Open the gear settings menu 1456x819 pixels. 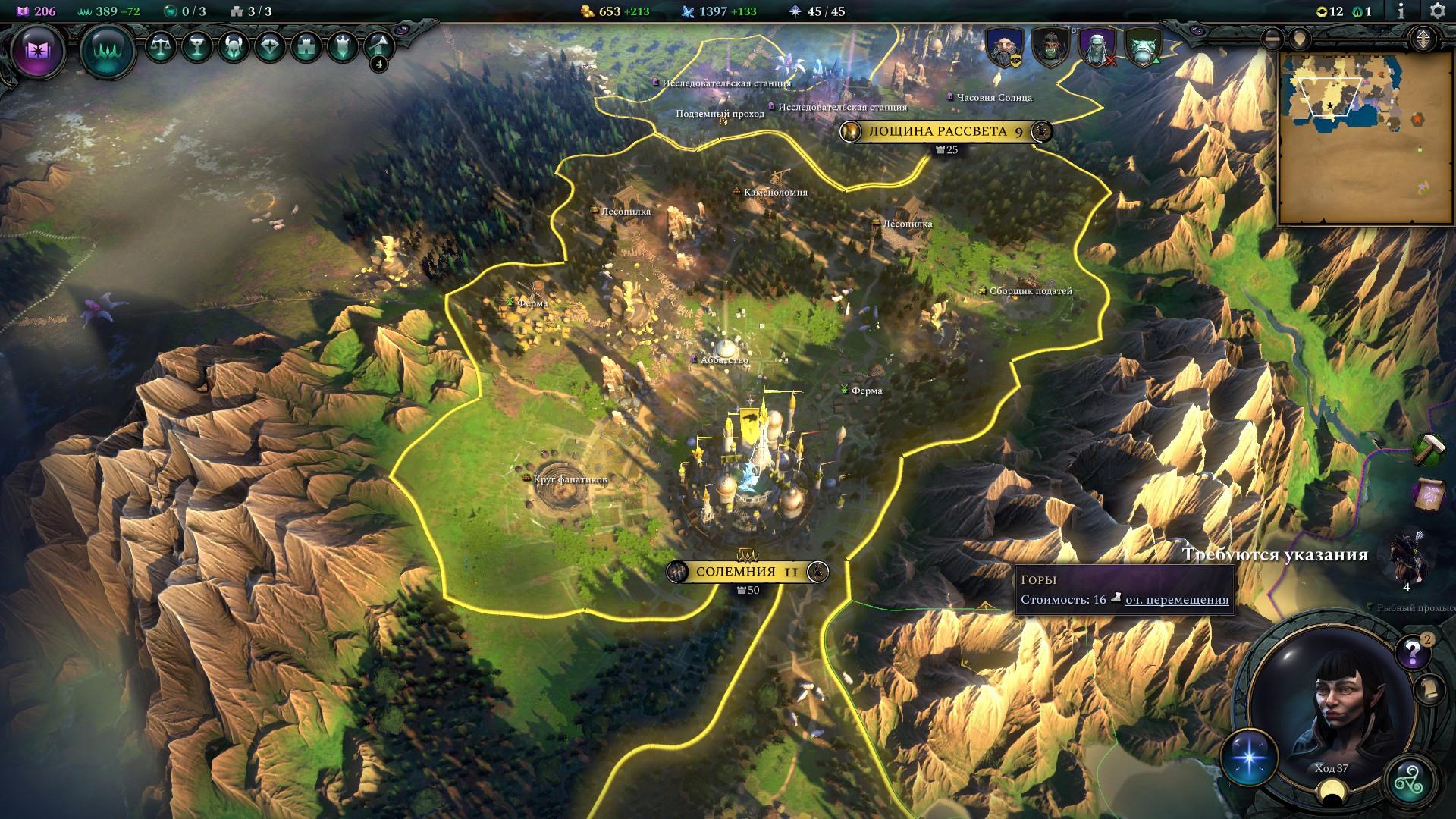click(x=1437, y=11)
